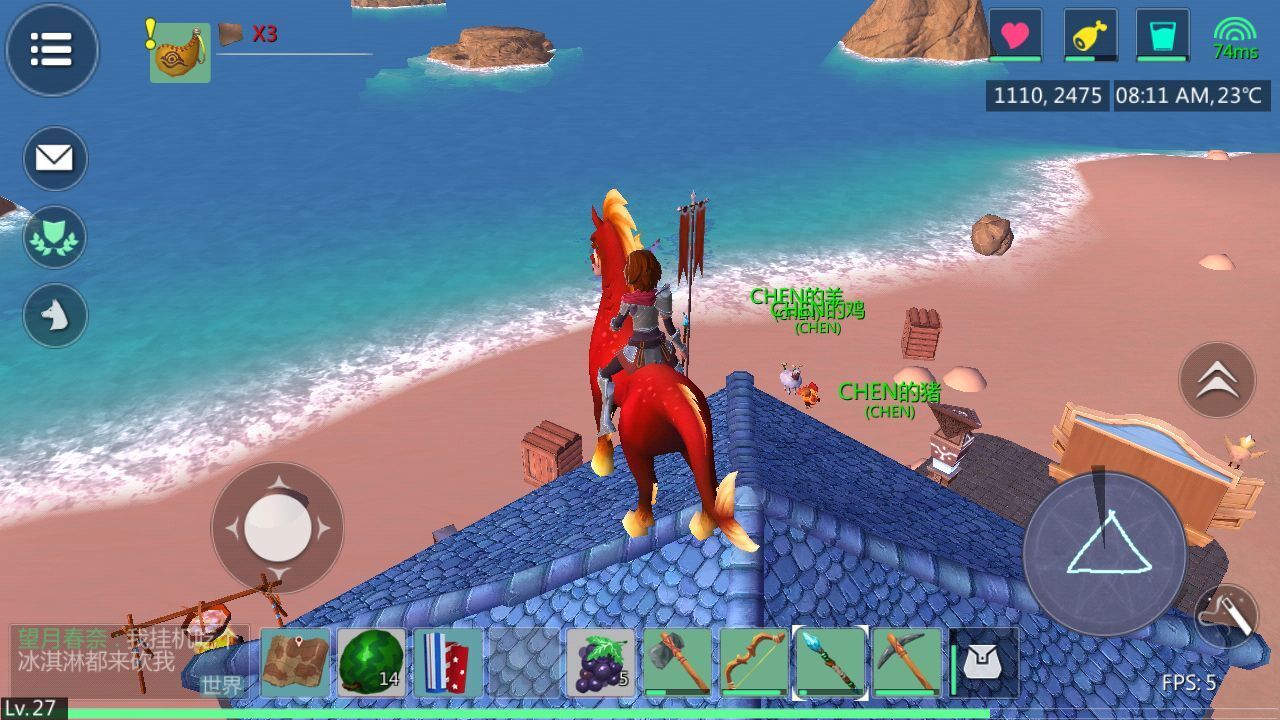
Task: Tap the heart health status icon
Action: [x=1015, y=36]
